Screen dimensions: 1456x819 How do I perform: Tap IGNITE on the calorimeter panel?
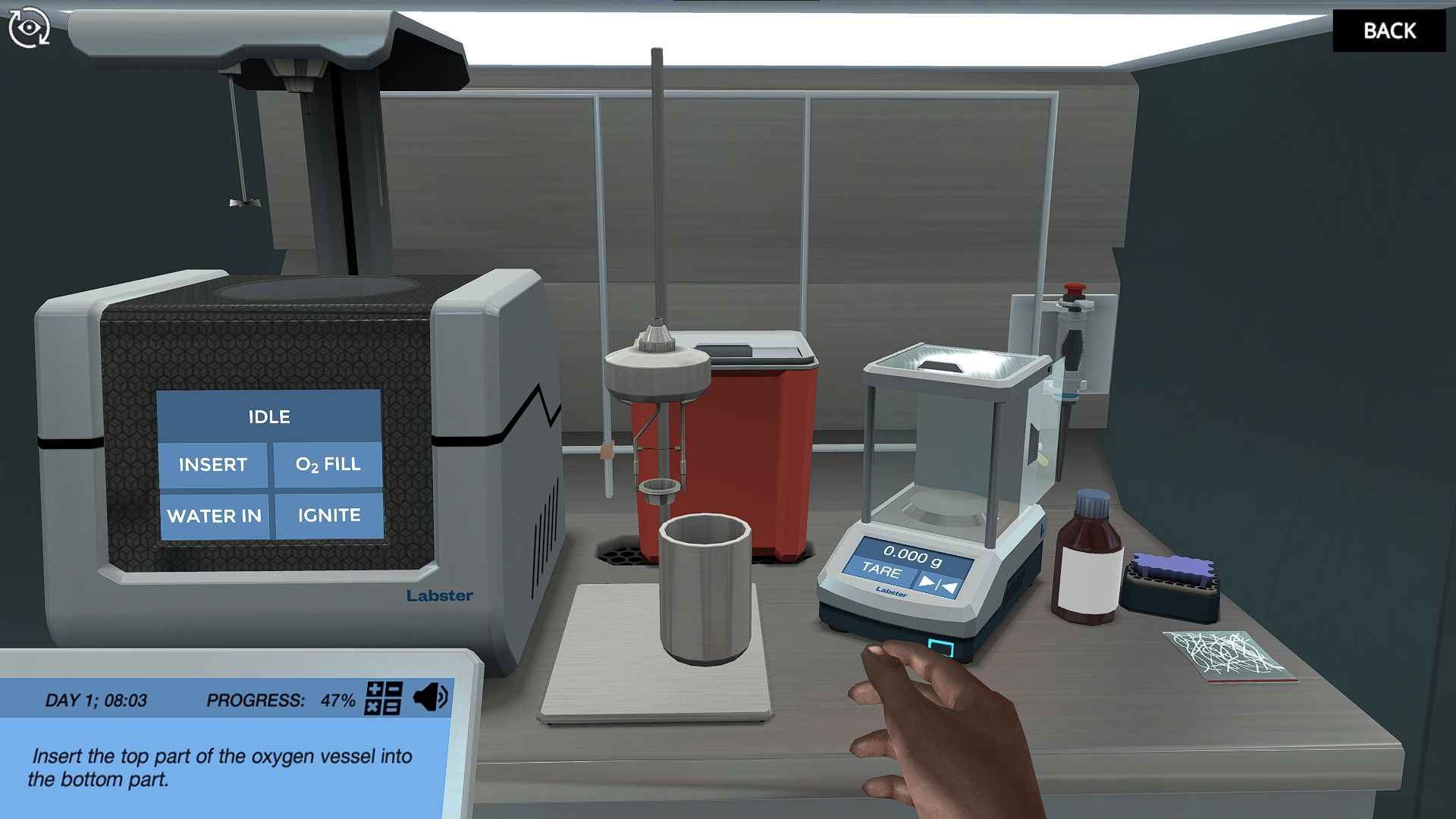(328, 516)
